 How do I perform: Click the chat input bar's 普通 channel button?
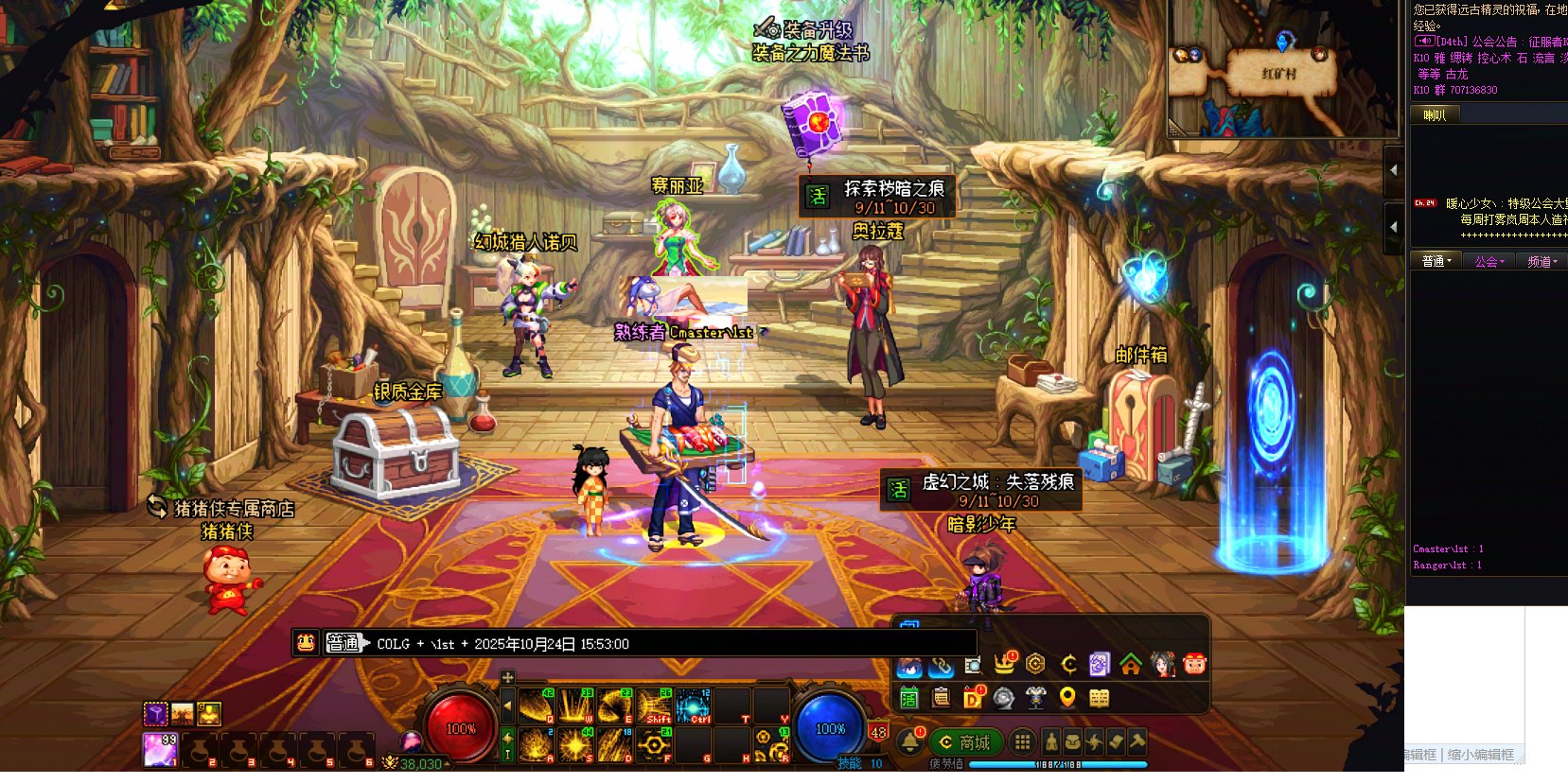click(x=344, y=643)
